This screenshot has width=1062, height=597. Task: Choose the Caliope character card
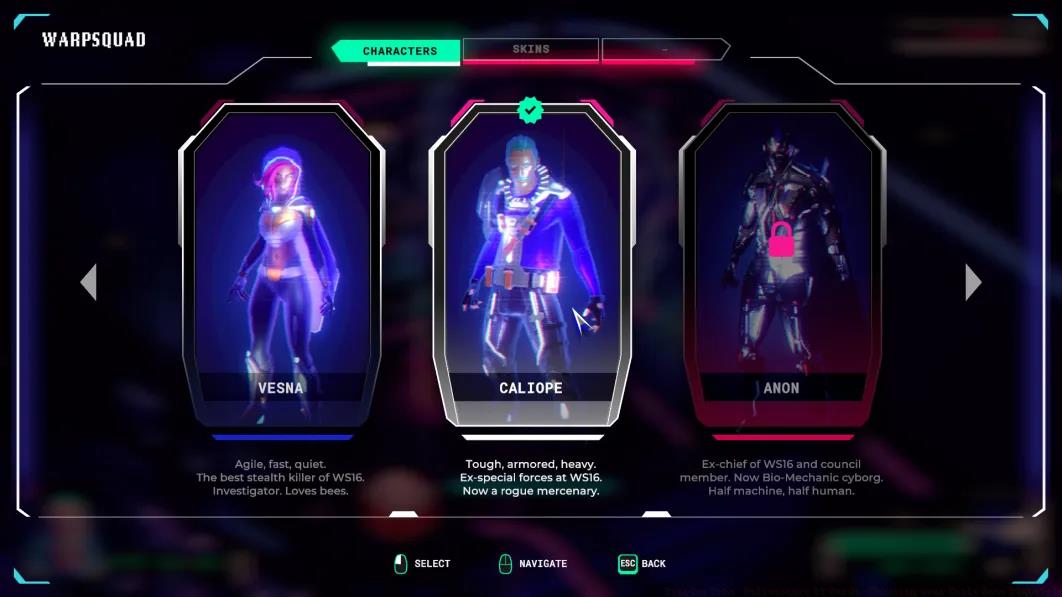point(531,265)
